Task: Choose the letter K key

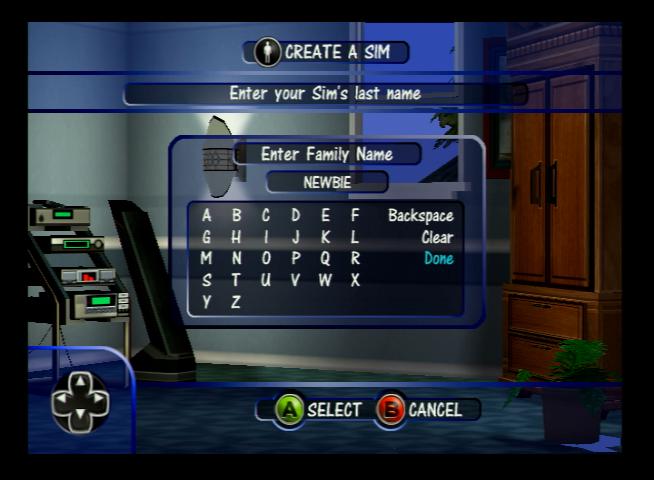Action: [x=325, y=237]
